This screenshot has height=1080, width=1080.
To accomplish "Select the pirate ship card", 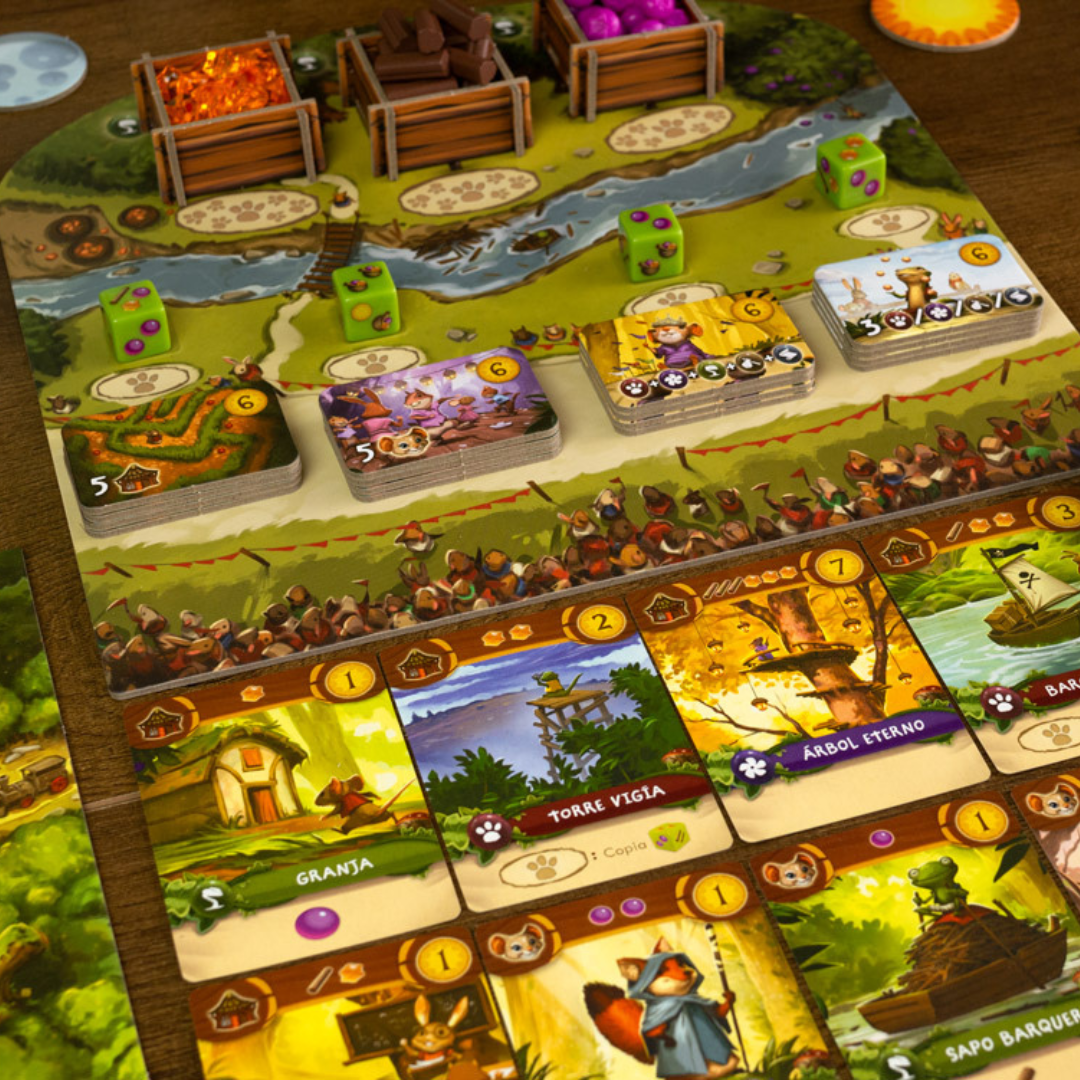I will point(1000,620).
